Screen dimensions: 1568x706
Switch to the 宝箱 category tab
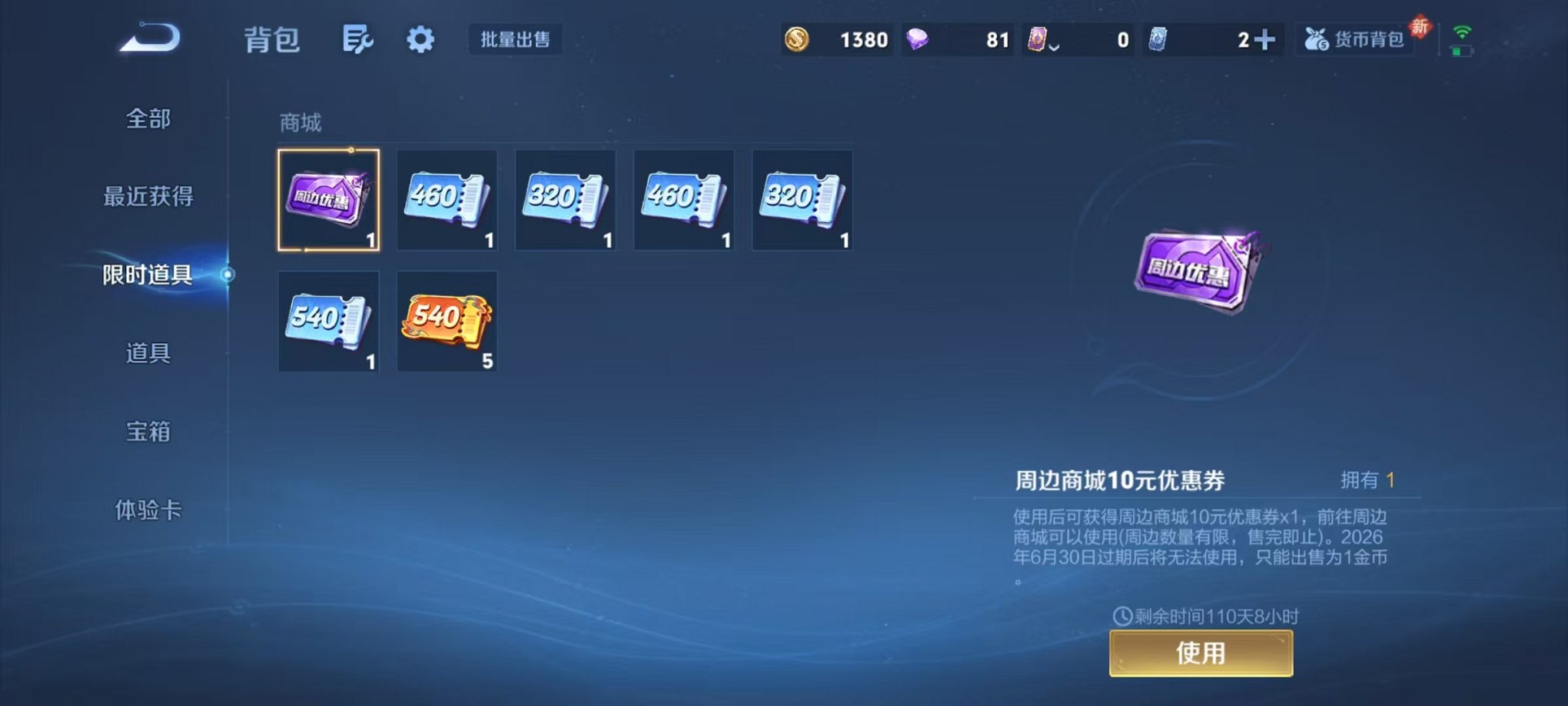(x=148, y=432)
